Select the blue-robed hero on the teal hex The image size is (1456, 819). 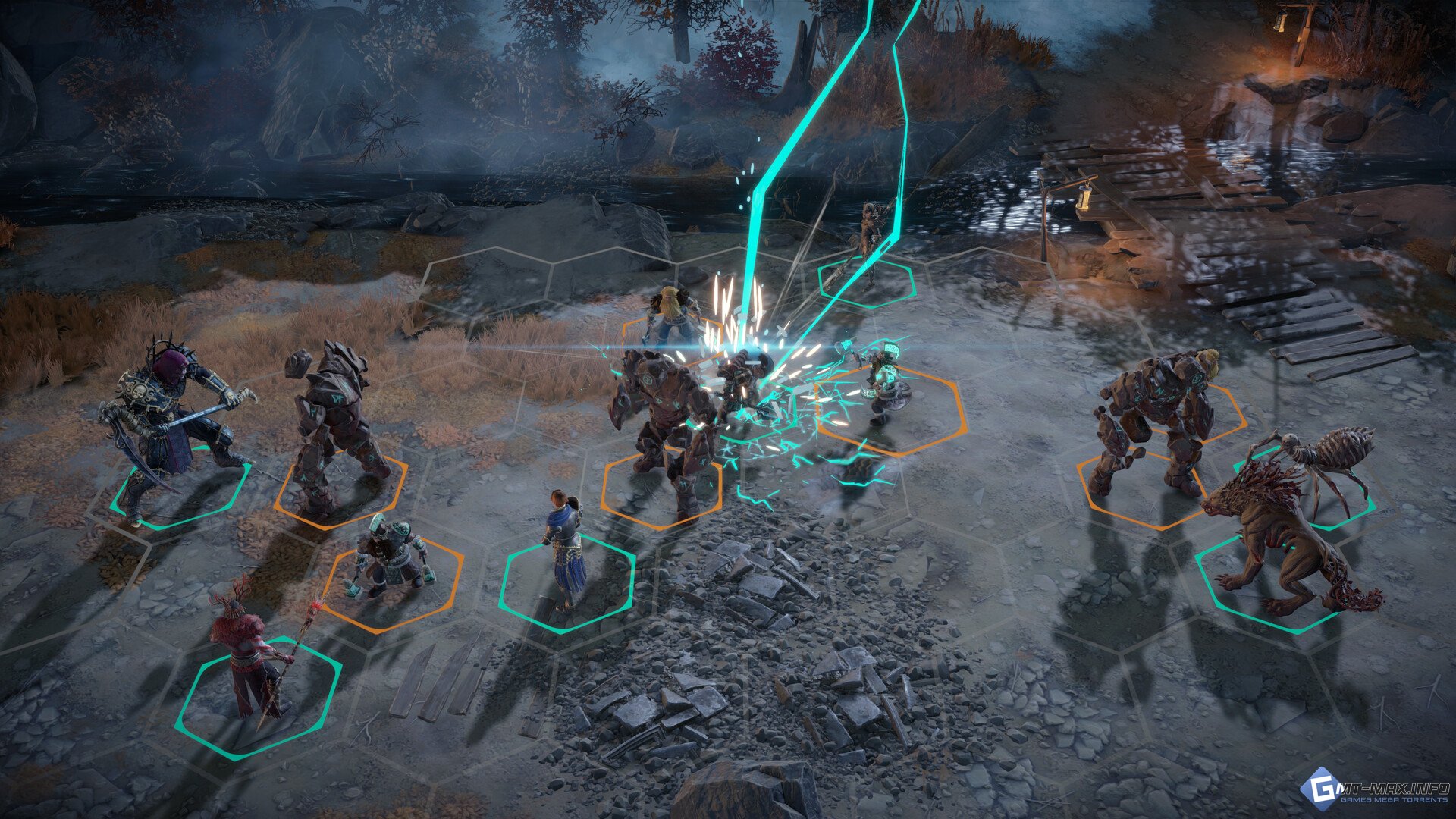click(x=565, y=546)
